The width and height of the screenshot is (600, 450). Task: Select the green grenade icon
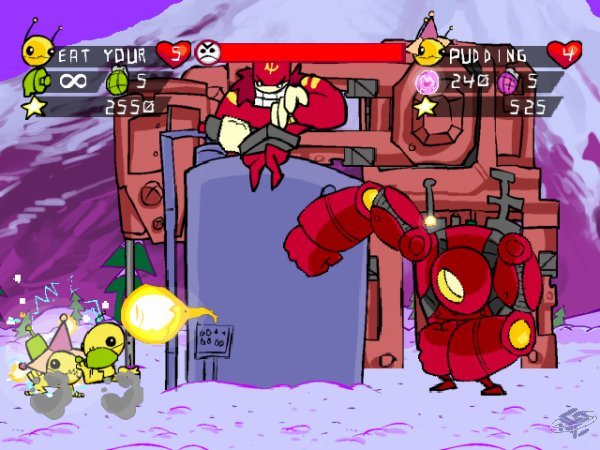[x=117, y=79]
